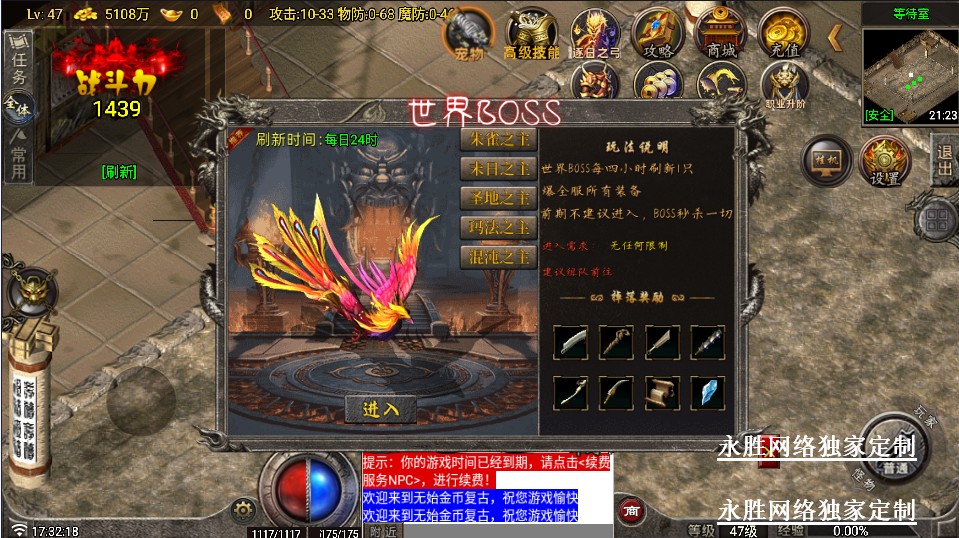The height and width of the screenshot is (538, 959).
Task: Select the 玛法之主 boss entry
Action: pos(498,228)
